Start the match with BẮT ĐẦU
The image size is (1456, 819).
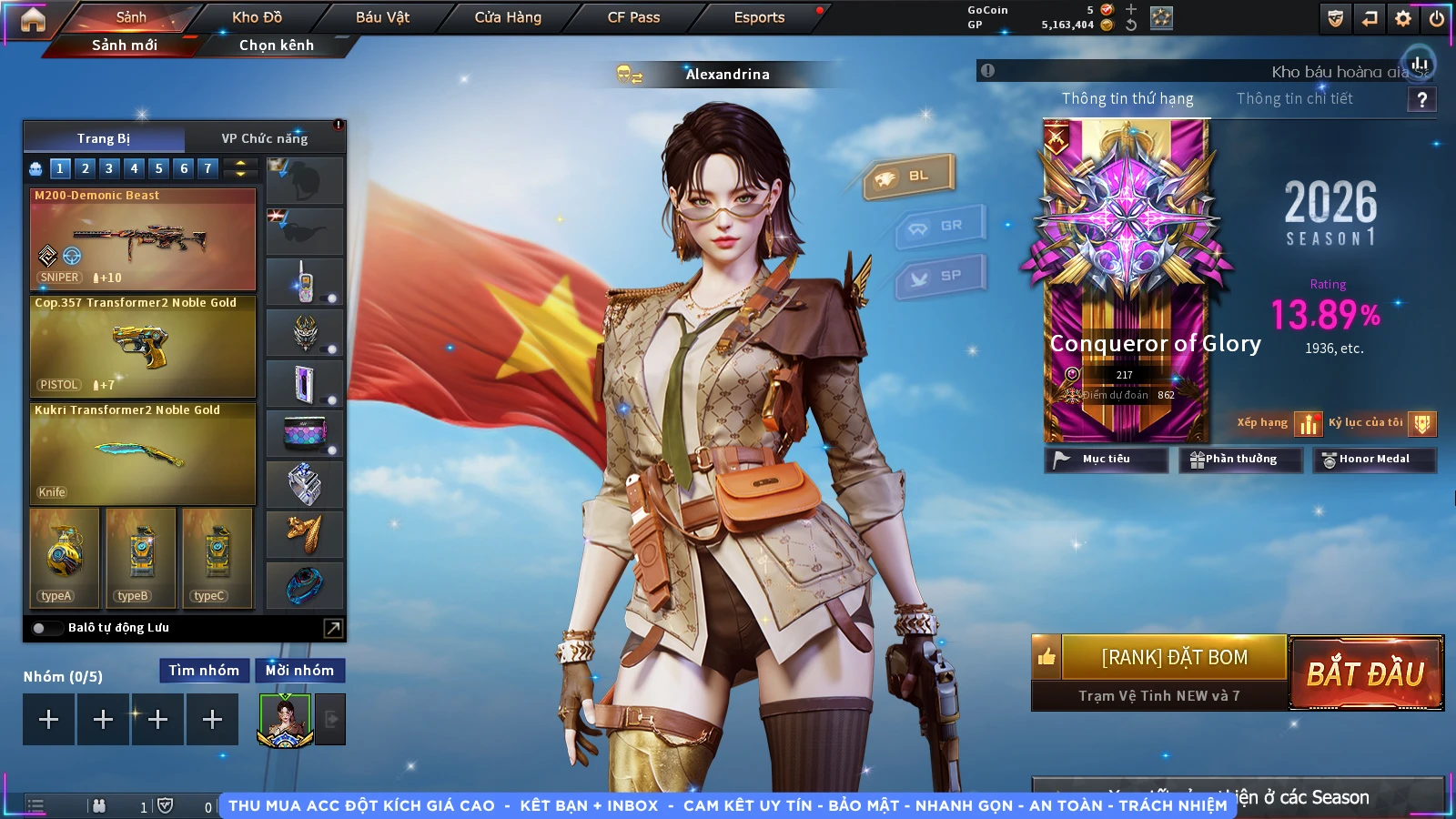[x=1365, y=673]
